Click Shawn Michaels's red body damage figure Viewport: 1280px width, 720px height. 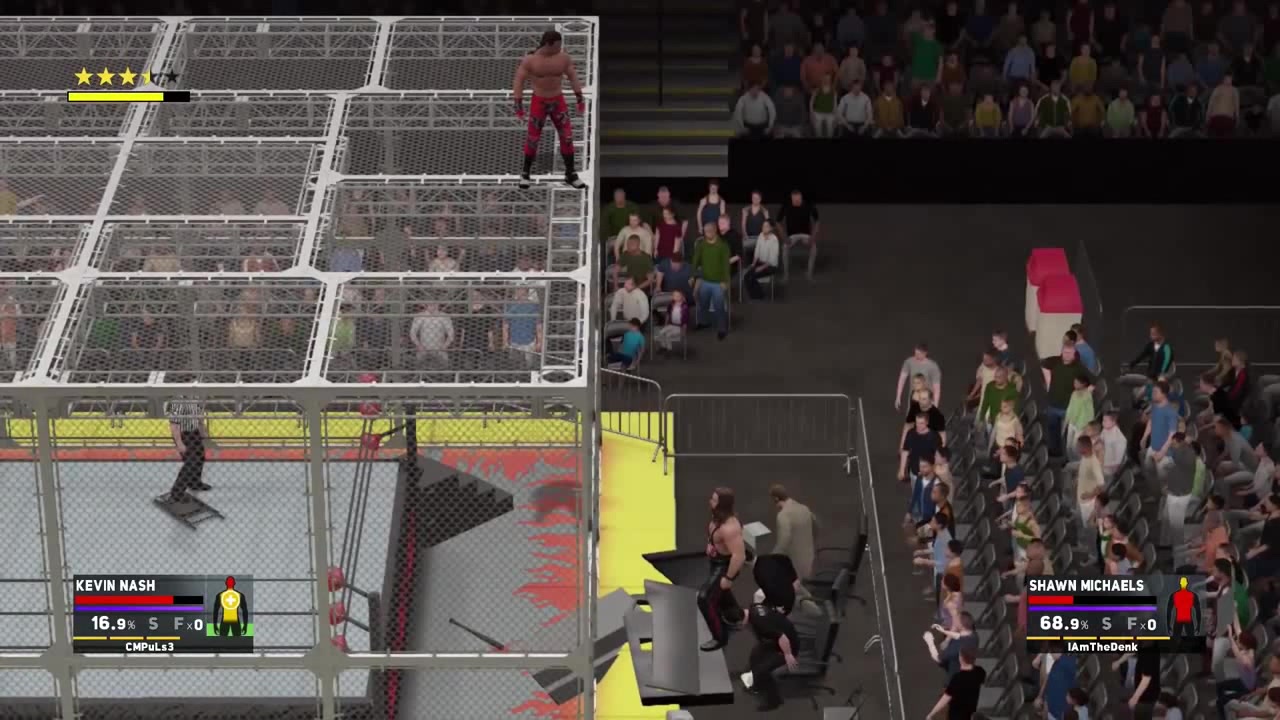tap(1184, 607)
